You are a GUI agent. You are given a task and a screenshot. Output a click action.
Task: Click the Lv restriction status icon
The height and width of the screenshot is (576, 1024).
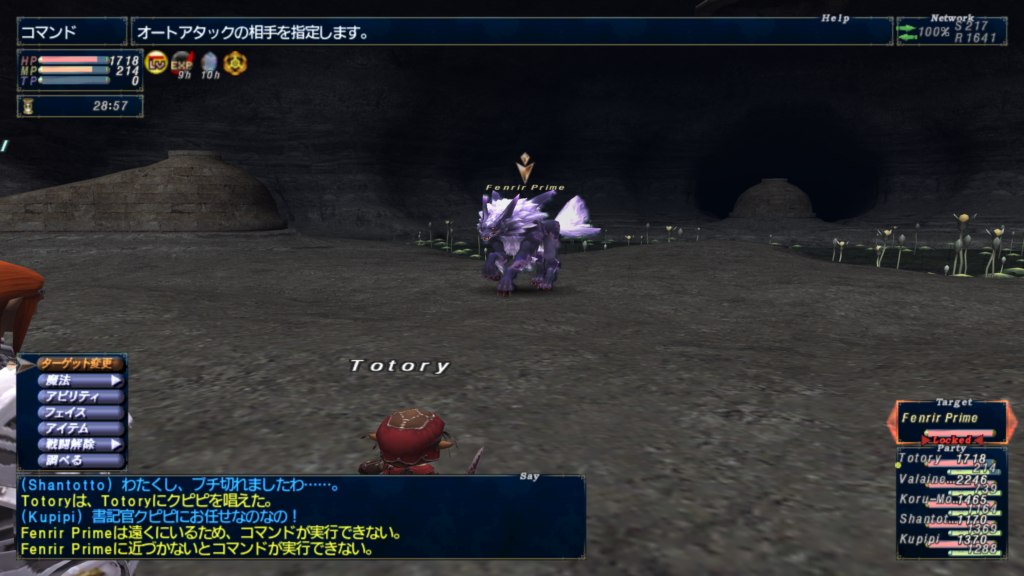pyautogui.click(x=156, y=63)
